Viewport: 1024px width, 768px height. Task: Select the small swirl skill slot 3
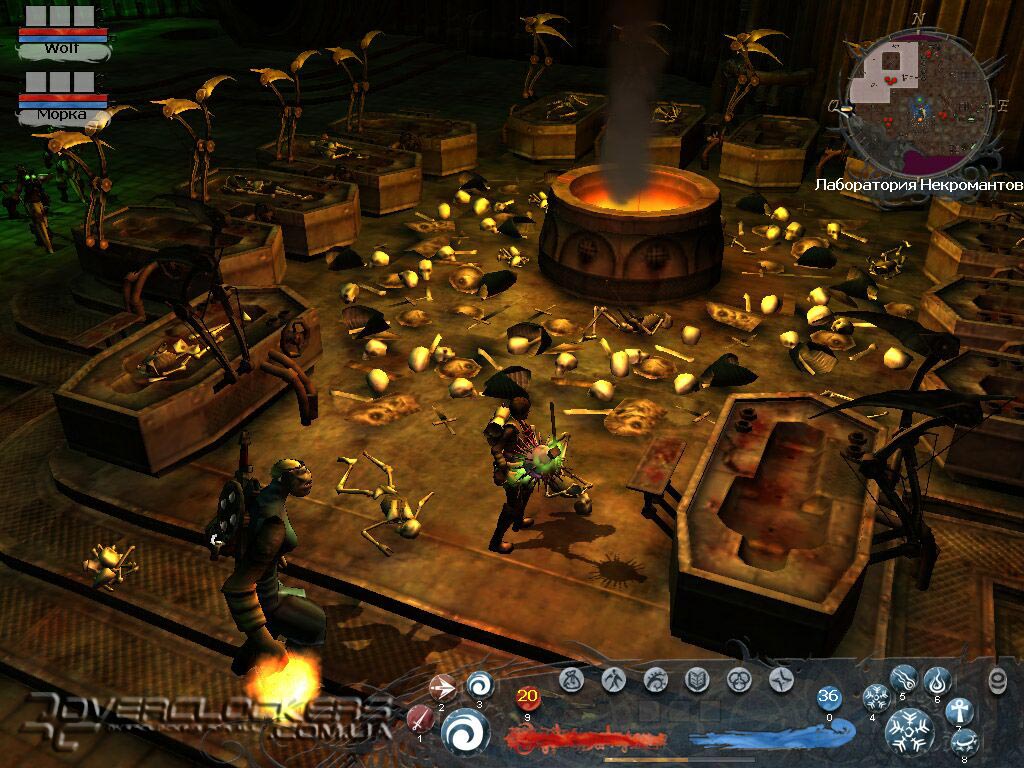point(479,685)
